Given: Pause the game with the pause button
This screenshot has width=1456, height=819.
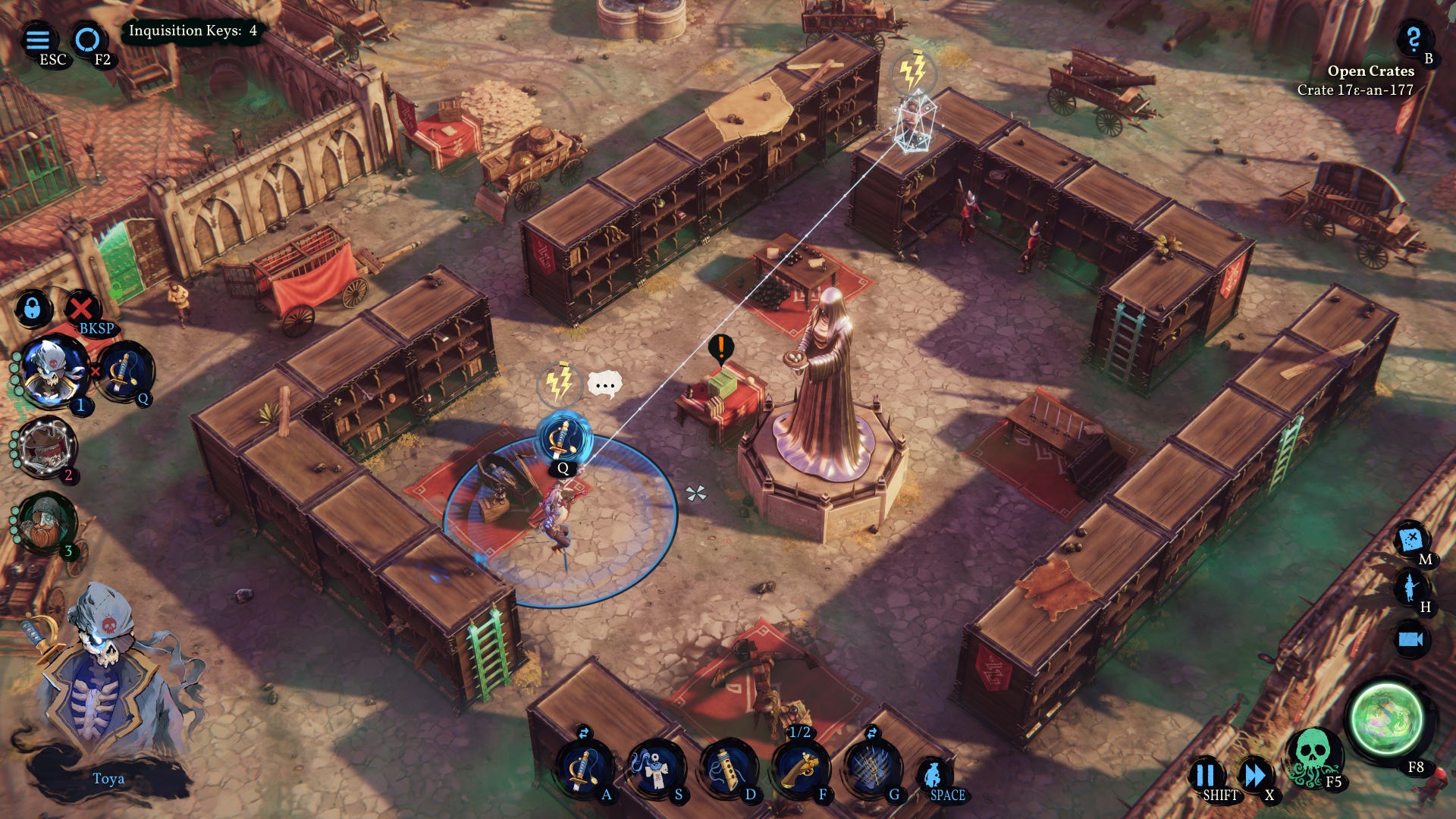Looking at the screenshot, I should pyautogui.click(x=1204, y=774).
